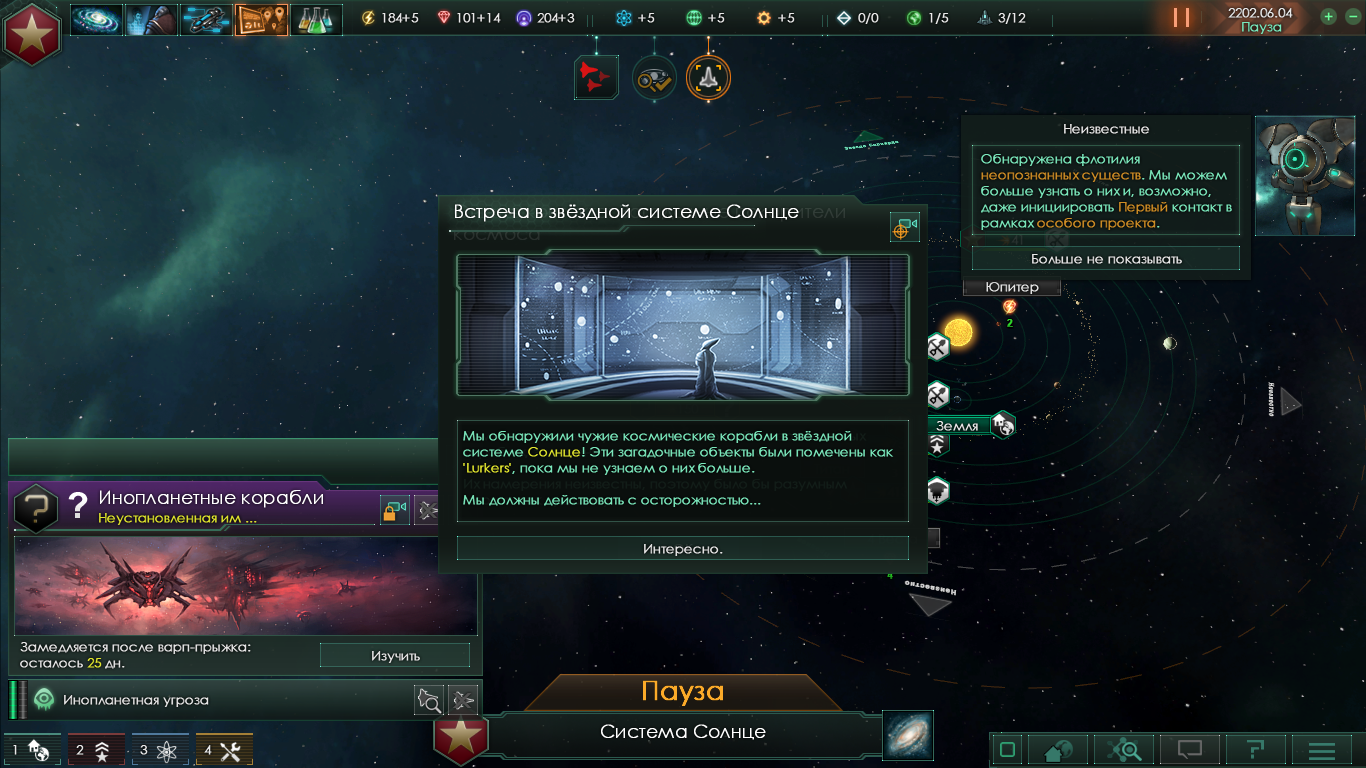Increase game speed with the plus button
This screenshot has width=1366, height=768.
click(1328, 16)
